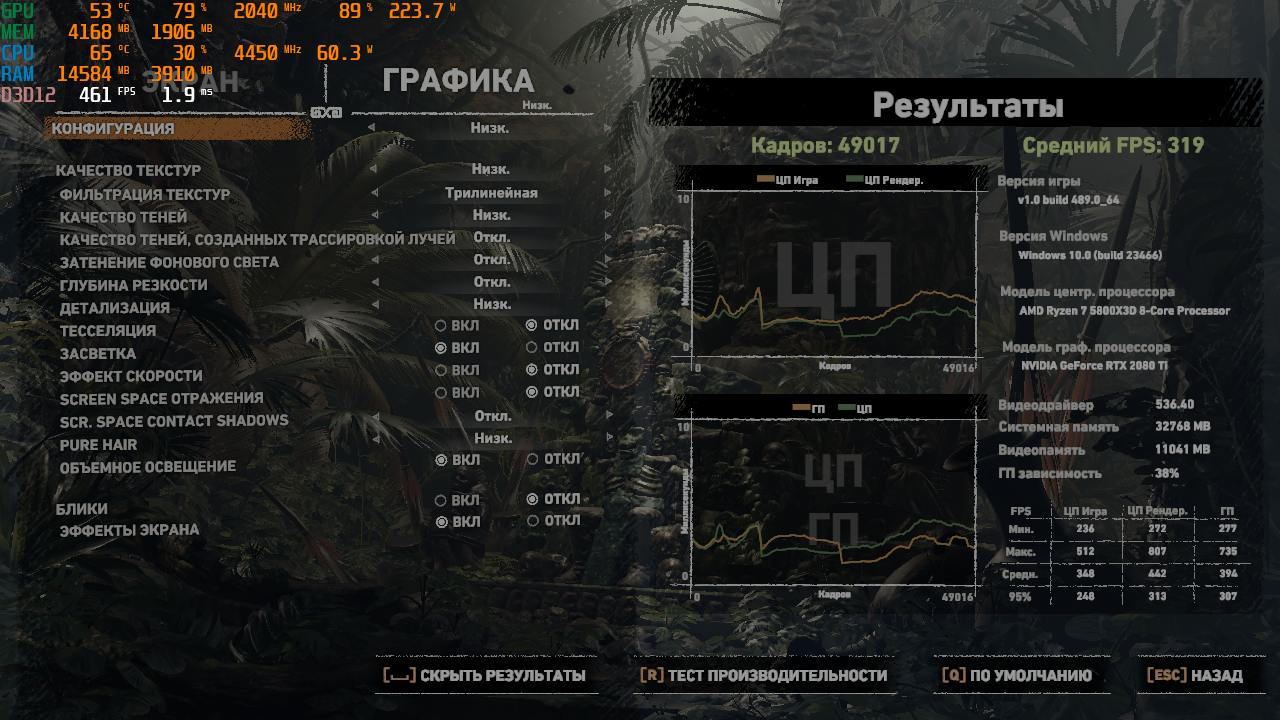This screenshot has width=1280, height=720.
Task: Disable Объемное освещение with ОТКЛ
Action: (533, 459)
